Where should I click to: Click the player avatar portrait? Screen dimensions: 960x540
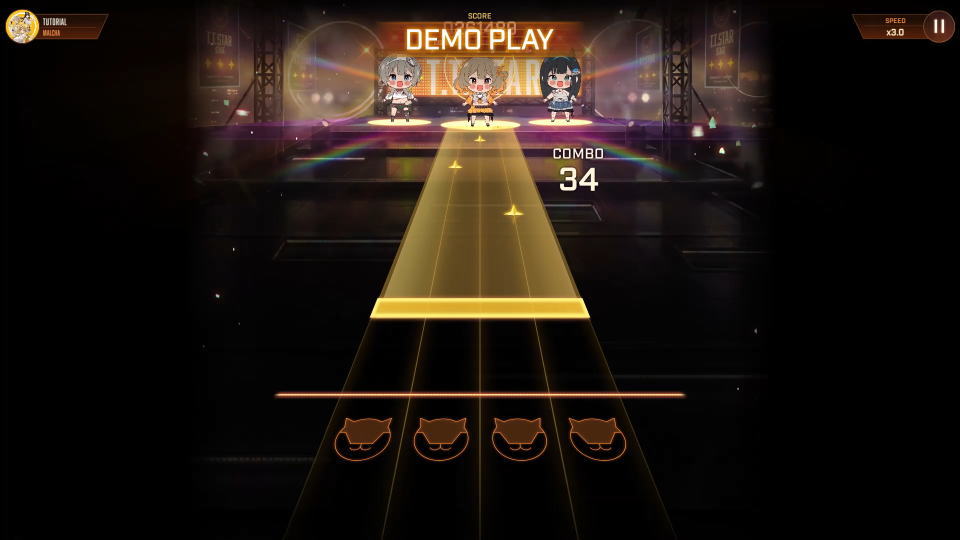pyautogui.click(x=22, y=26)
